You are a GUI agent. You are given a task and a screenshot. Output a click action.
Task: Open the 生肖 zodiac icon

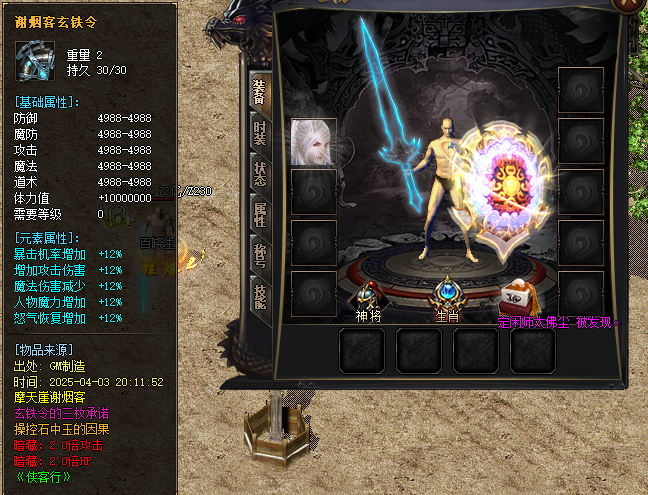pyautogui.click(x=446, y=293)
